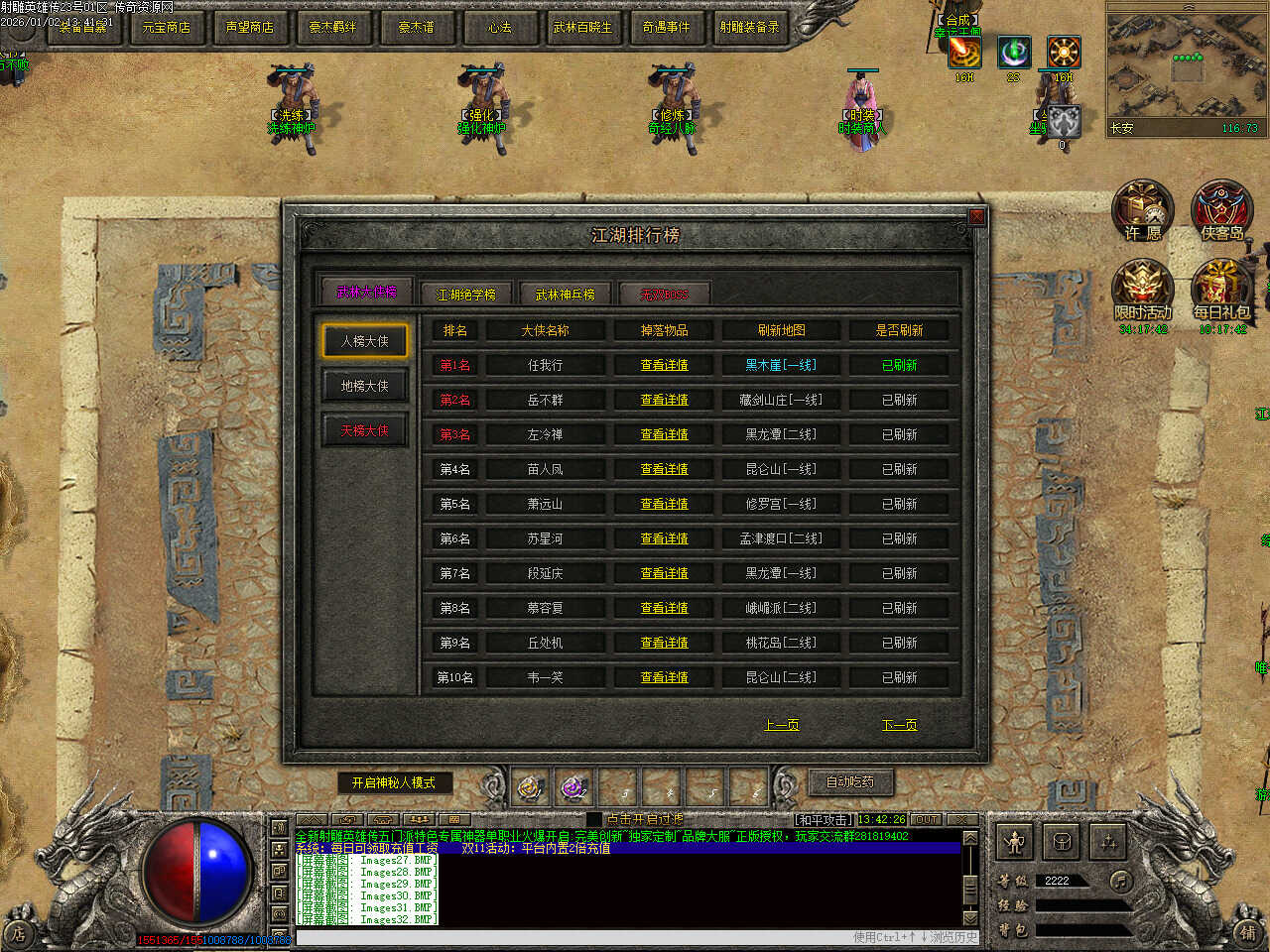
Task: Go to the next page (下一页)
Action: click(899, 725)
